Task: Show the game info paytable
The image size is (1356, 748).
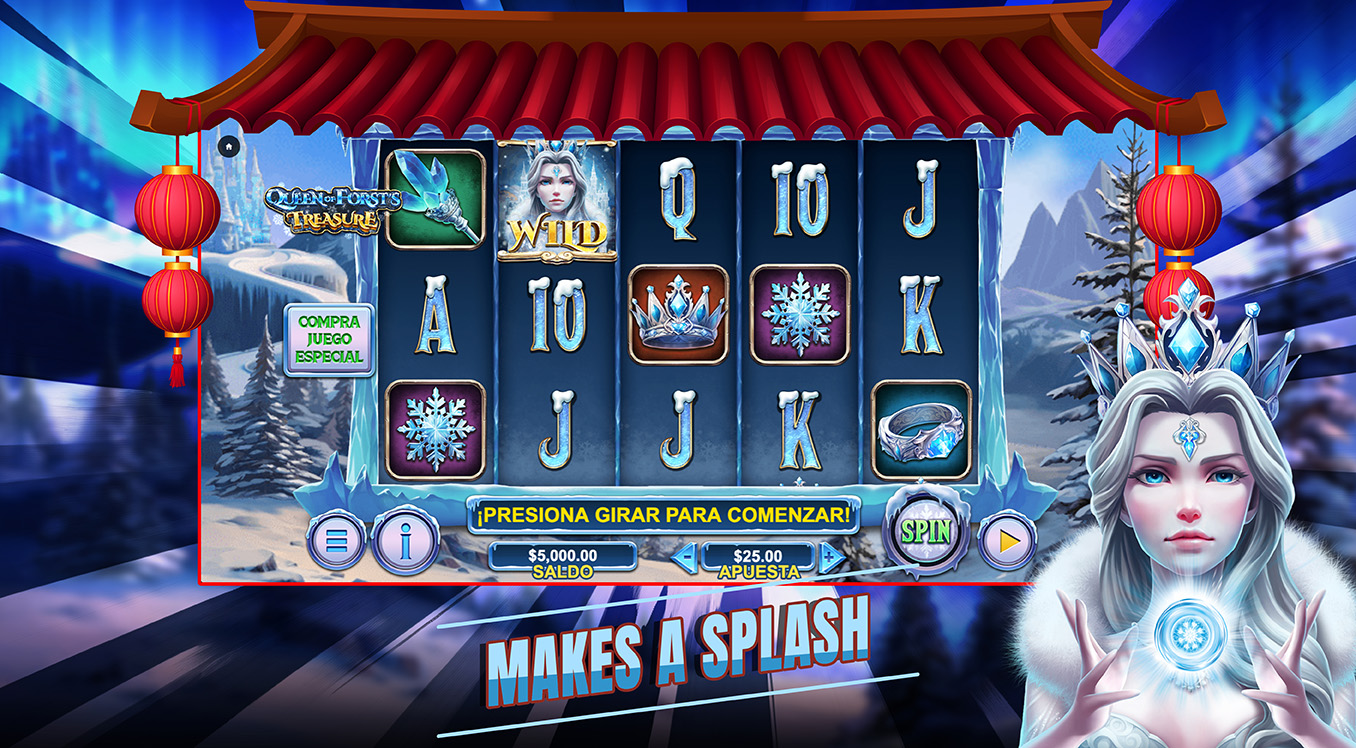Action: click(x=405, y=540)
